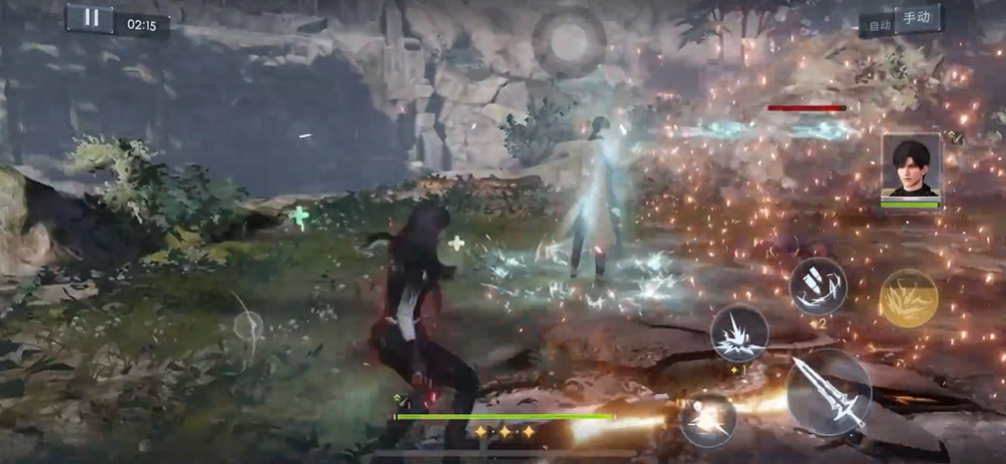Viewport: 1006px width, 464px height.
Task: Switch to 自动 auto combat mode
Action: 879,24
